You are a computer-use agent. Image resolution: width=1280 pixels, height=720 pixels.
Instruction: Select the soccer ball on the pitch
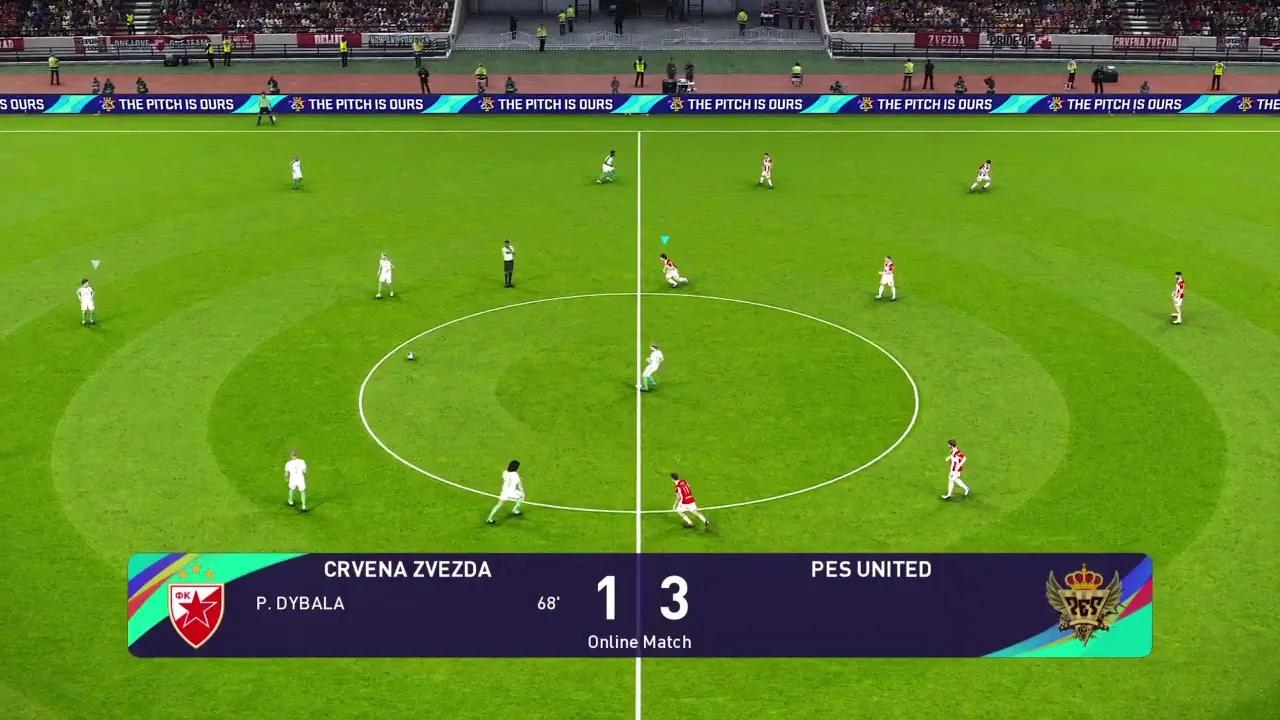pos(410,356)
